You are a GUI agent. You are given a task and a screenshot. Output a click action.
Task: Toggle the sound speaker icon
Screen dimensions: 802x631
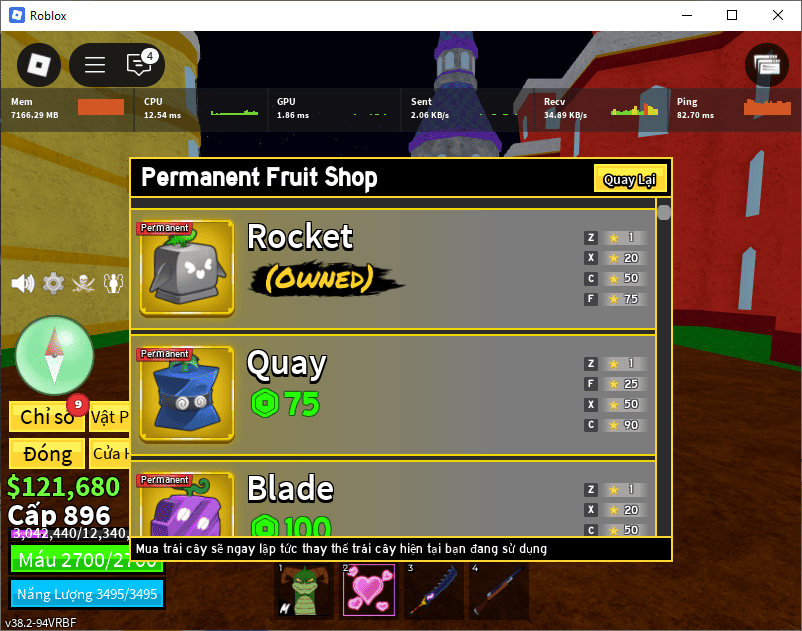coord(22,283)
